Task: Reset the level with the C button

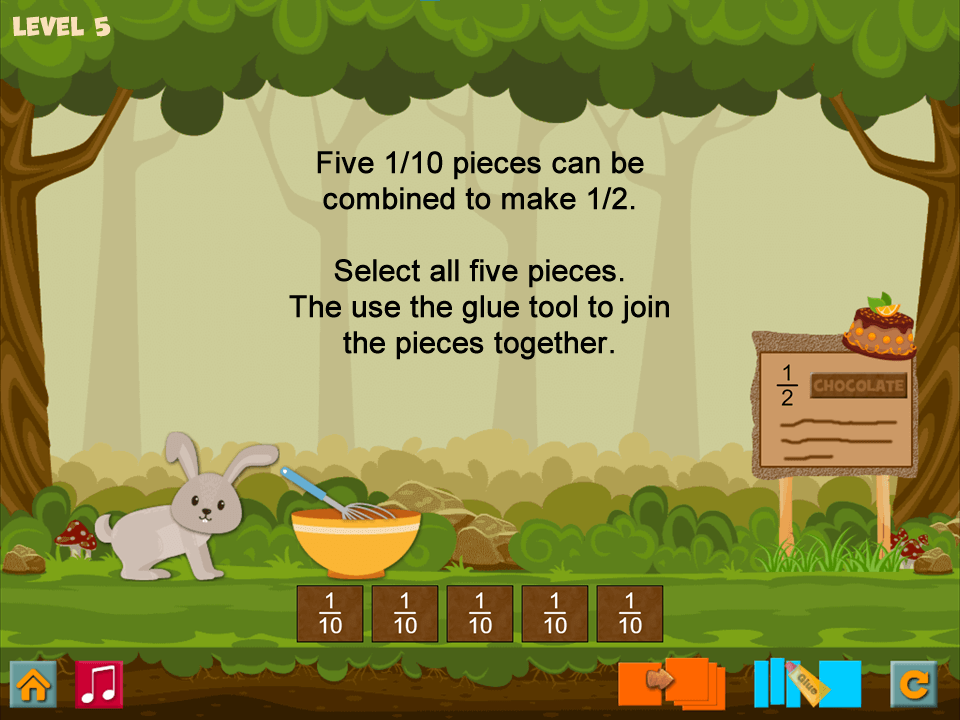Action: pyautogui.click(x=914, y=685)
